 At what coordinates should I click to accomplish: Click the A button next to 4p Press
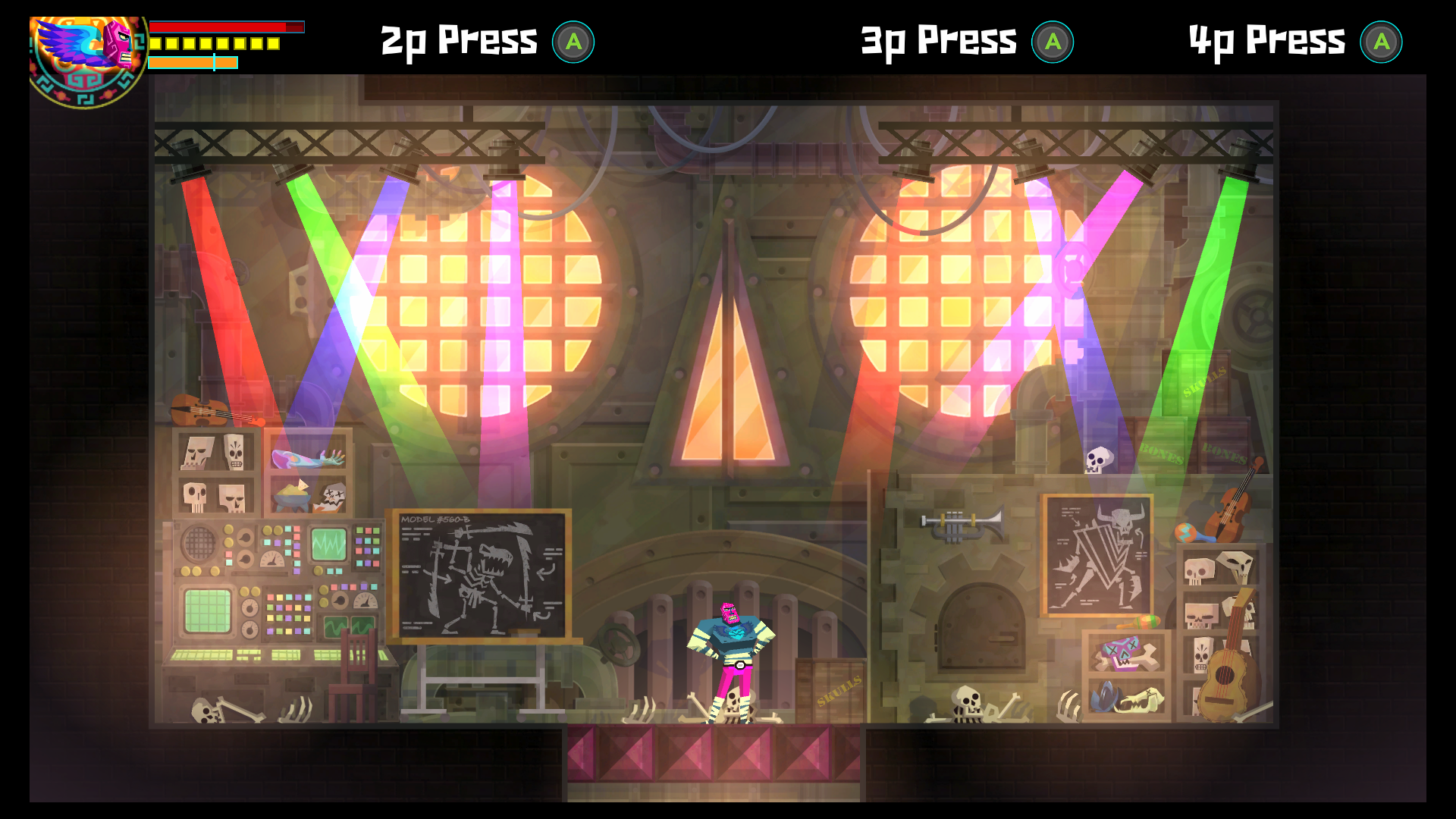tap(1382, 43)
